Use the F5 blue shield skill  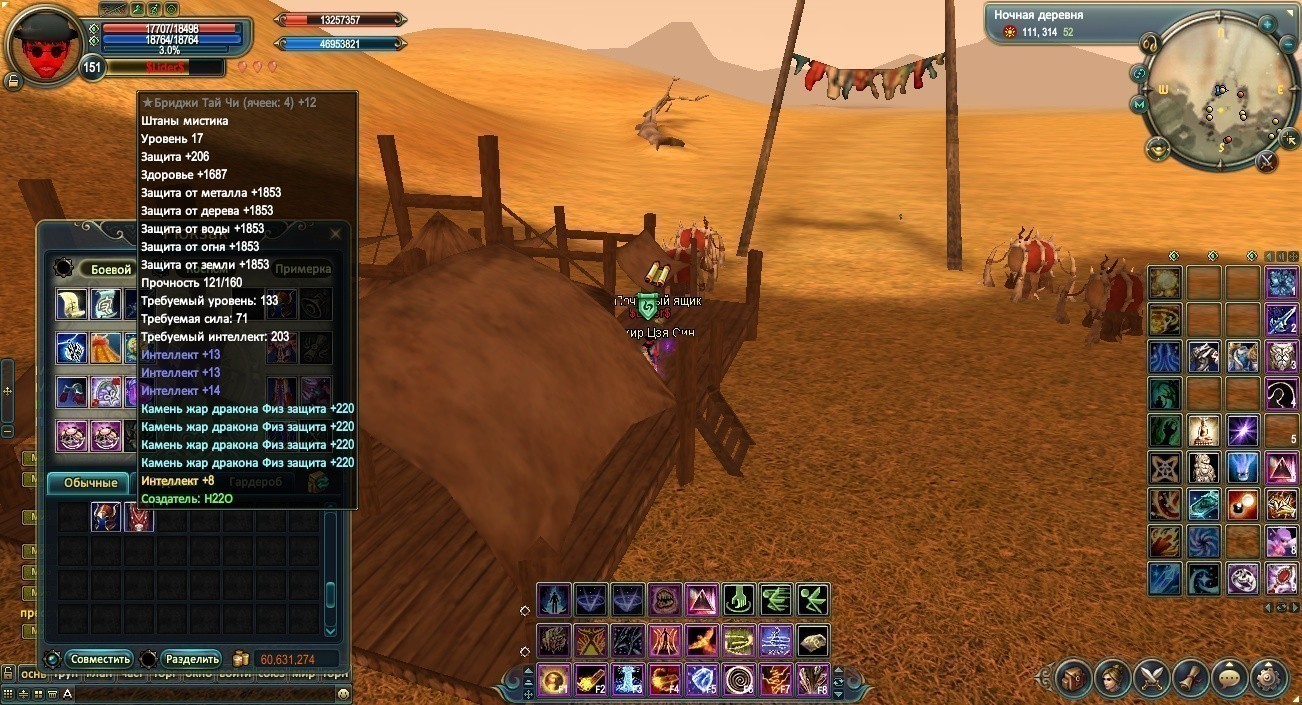(x=701, y=680)
